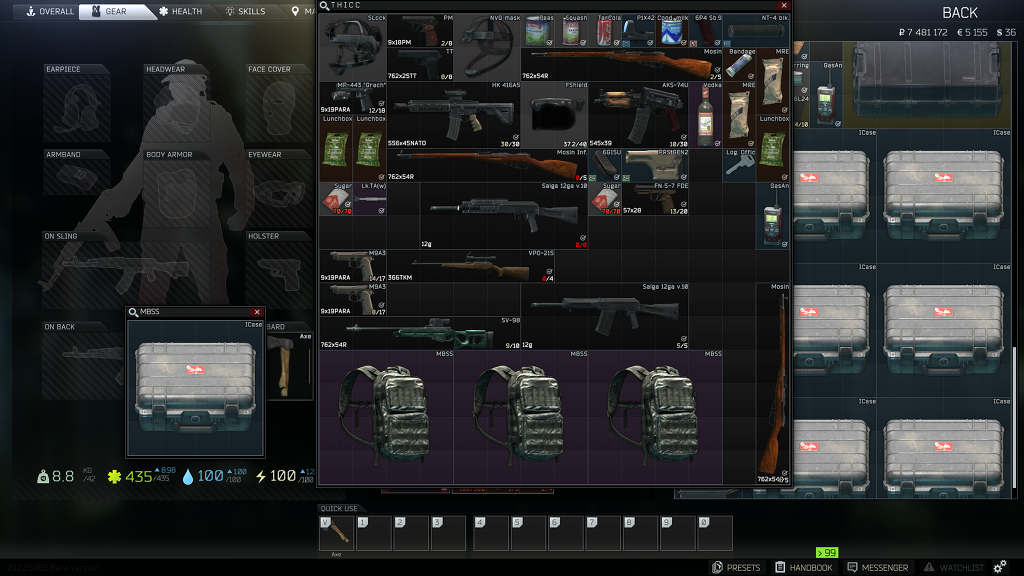The width and height of the screenshot is (1024, 576).
Task: Select the Vodka bottle
Action: tap(706, 115)
